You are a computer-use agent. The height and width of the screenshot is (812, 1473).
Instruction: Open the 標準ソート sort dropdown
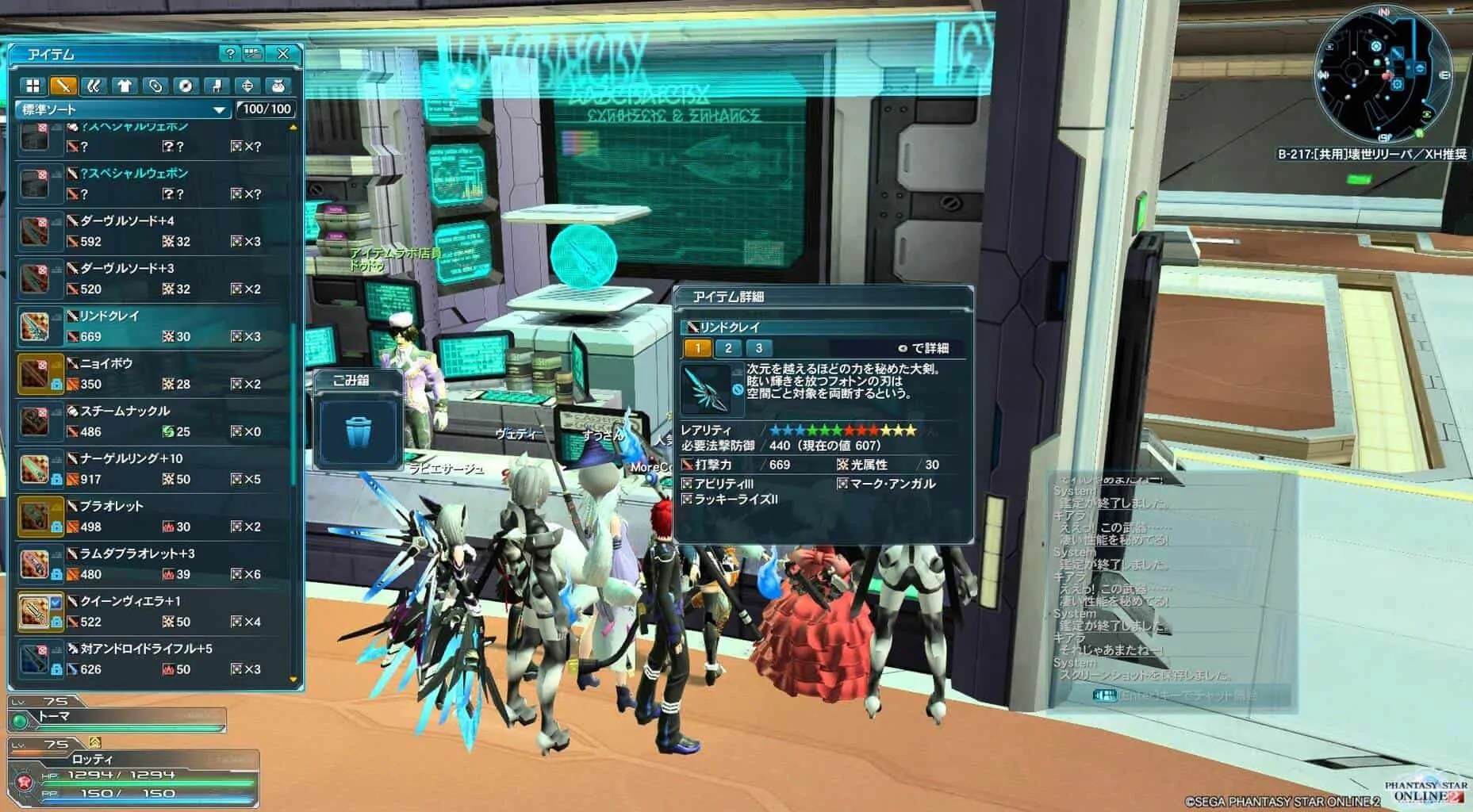(123, 109)
